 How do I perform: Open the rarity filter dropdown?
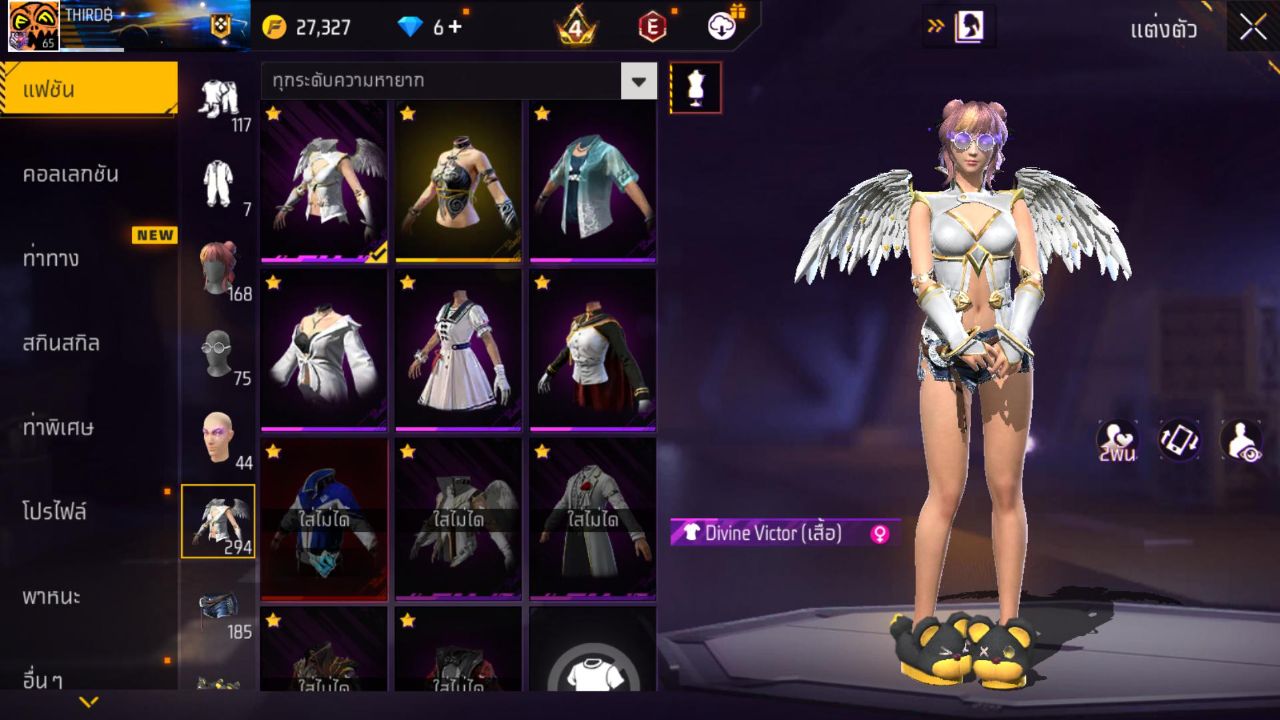coord(638,80)
